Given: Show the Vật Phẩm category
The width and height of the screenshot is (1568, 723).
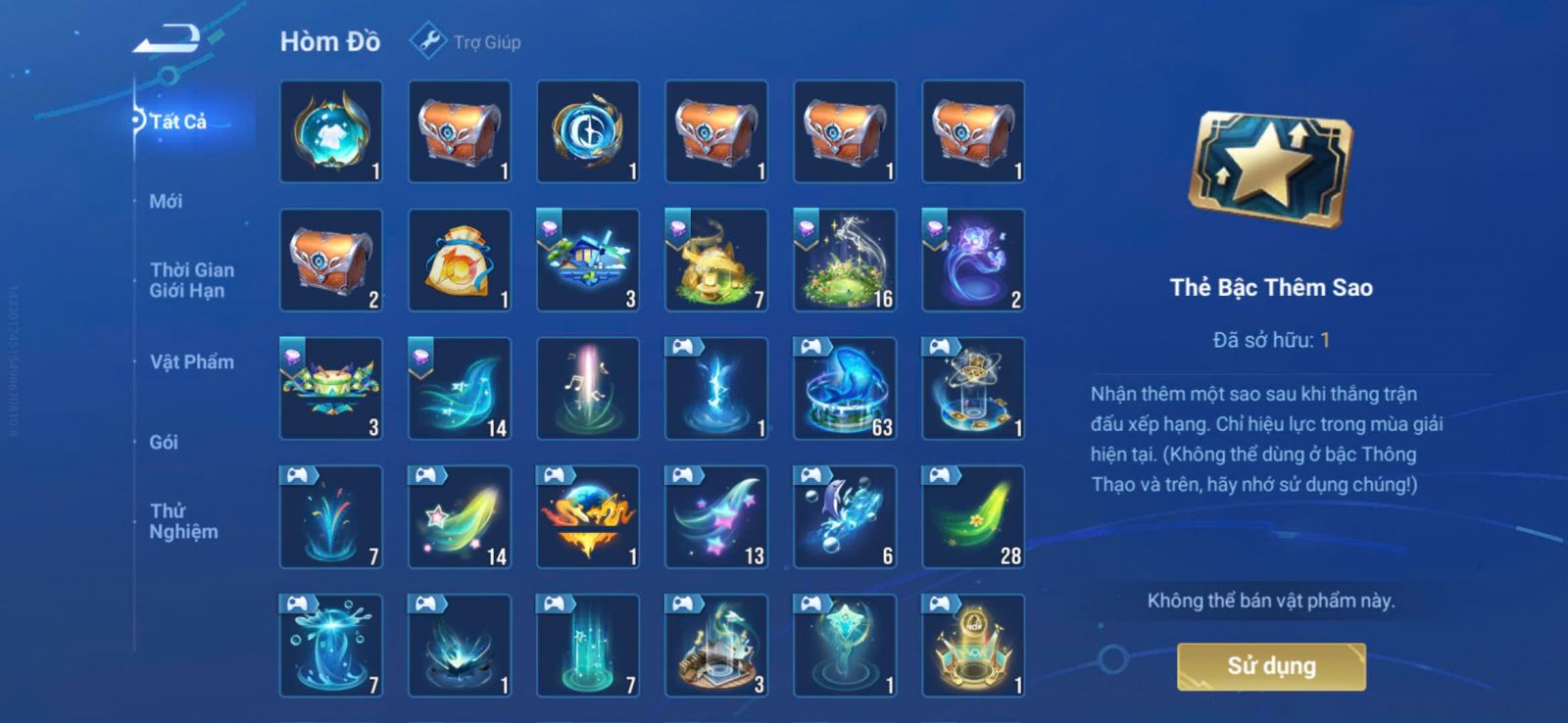Looking at the screenshot, I should click(191, 361).
